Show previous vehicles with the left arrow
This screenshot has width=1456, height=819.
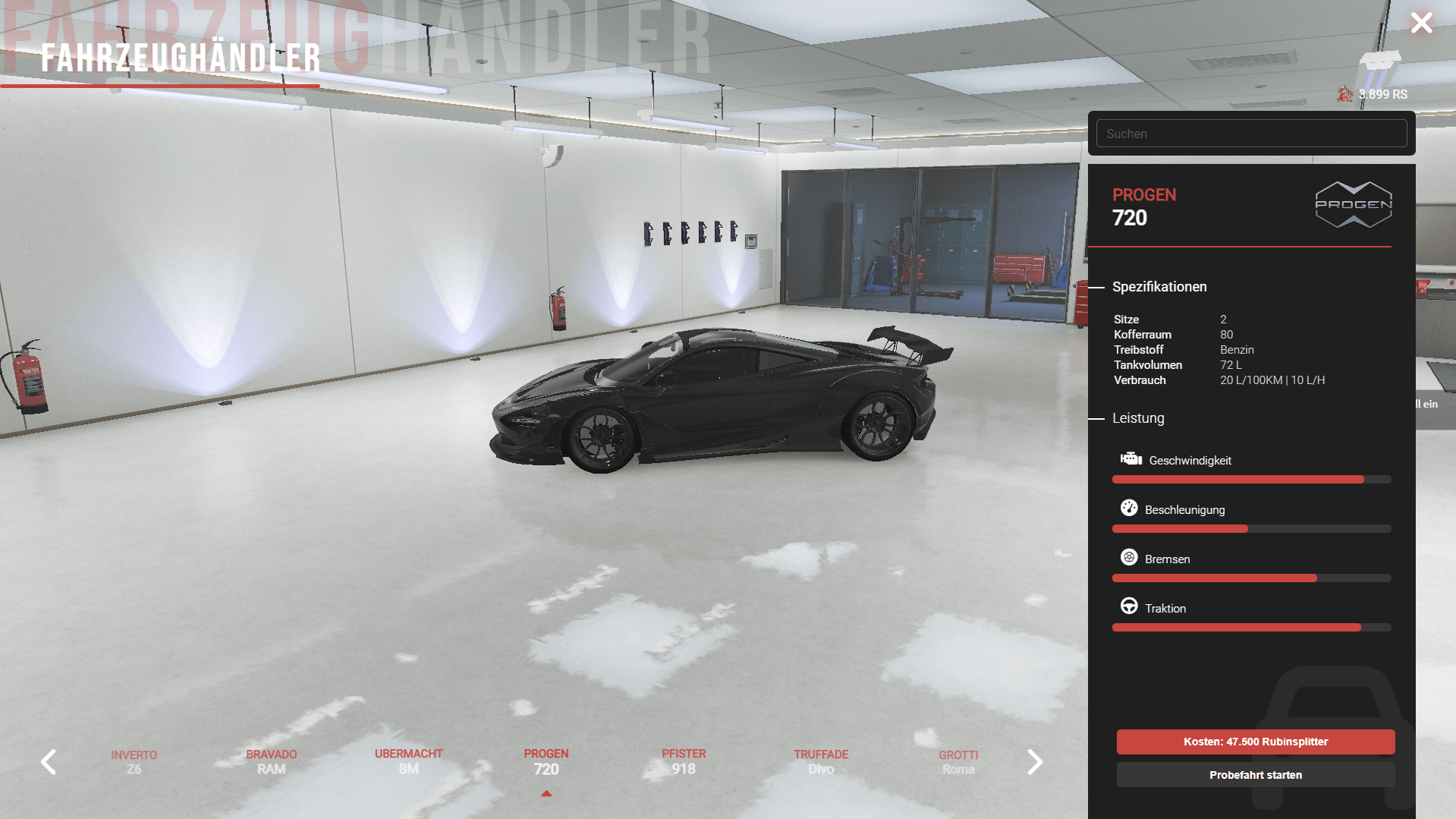49,761
